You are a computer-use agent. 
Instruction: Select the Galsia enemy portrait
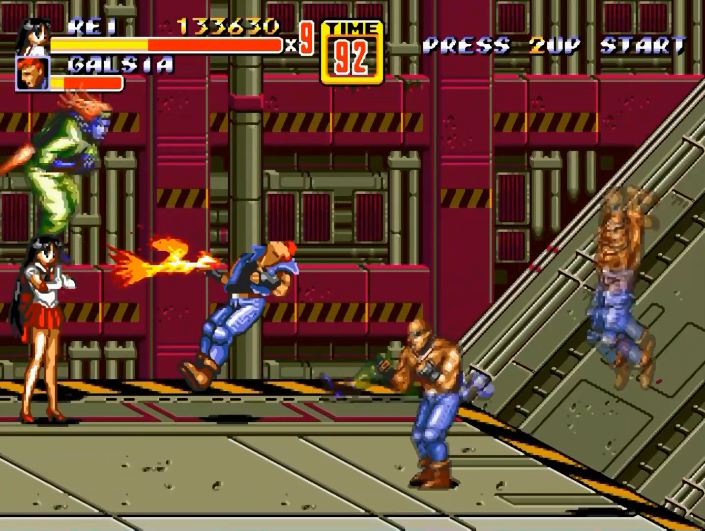31,73
